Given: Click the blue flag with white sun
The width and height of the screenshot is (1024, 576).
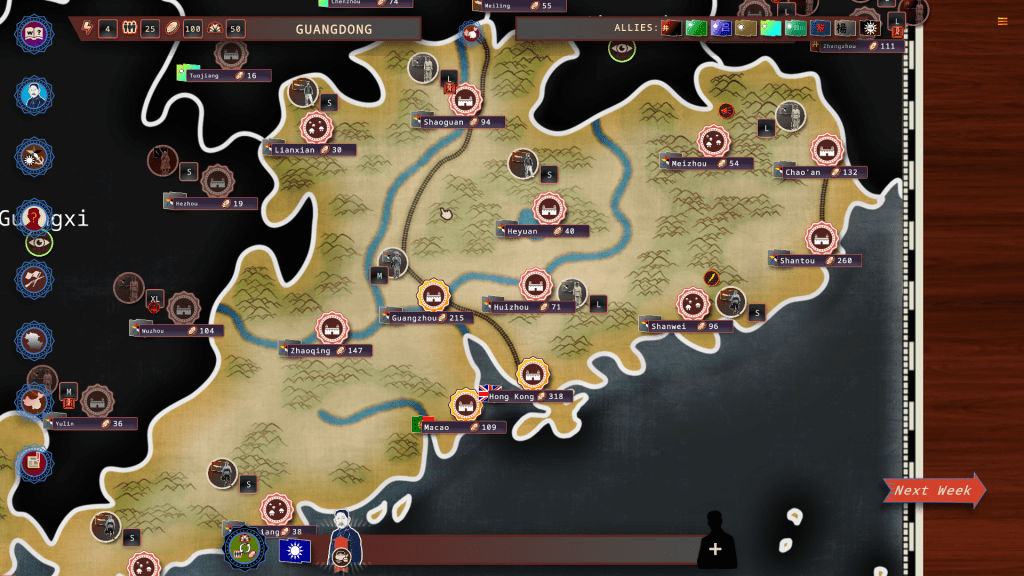Looking at the screenshot, I should 295,551.
